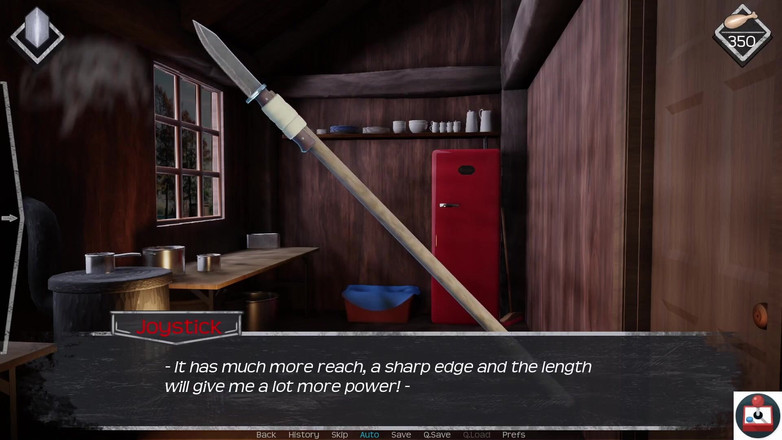
Task: Toggle Auto dialogue advance
Action: [369, 434]
